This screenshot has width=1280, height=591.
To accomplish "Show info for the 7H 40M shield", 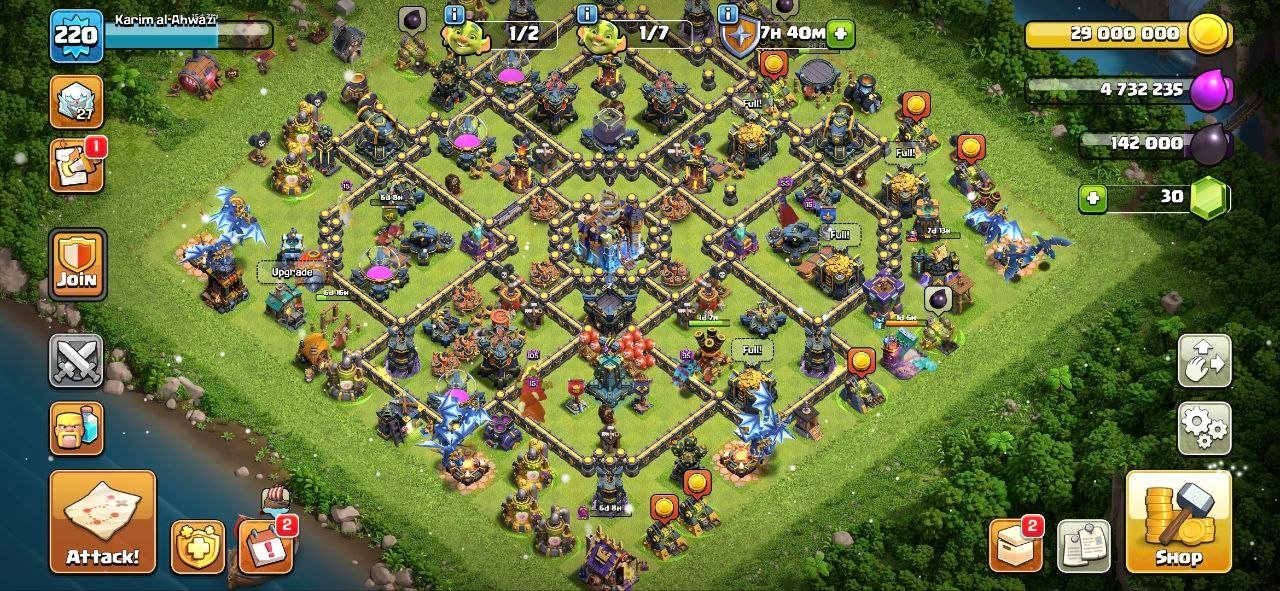I will click(x=730, y=14).
